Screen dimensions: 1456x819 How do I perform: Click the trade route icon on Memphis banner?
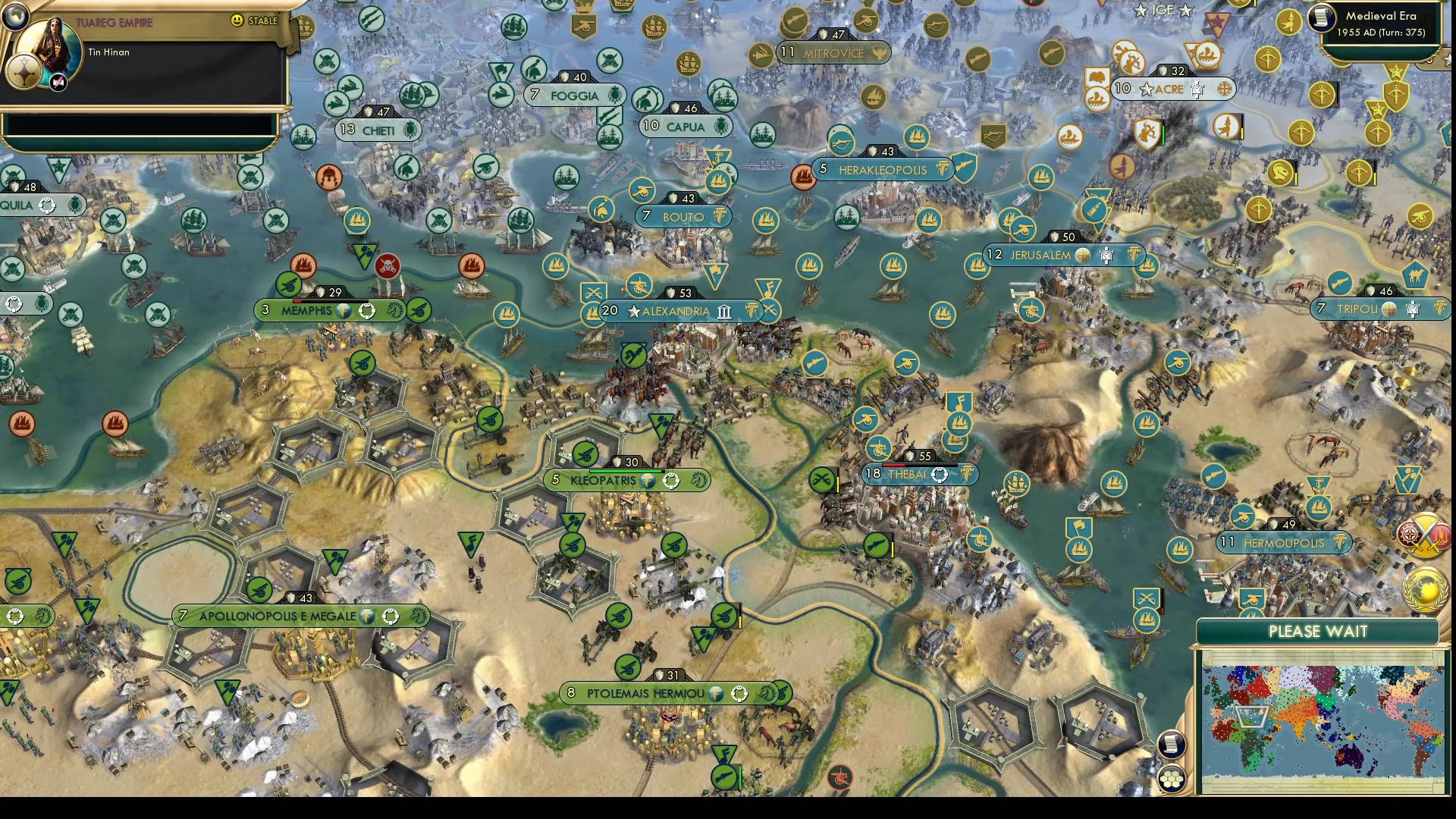point(344,312)
